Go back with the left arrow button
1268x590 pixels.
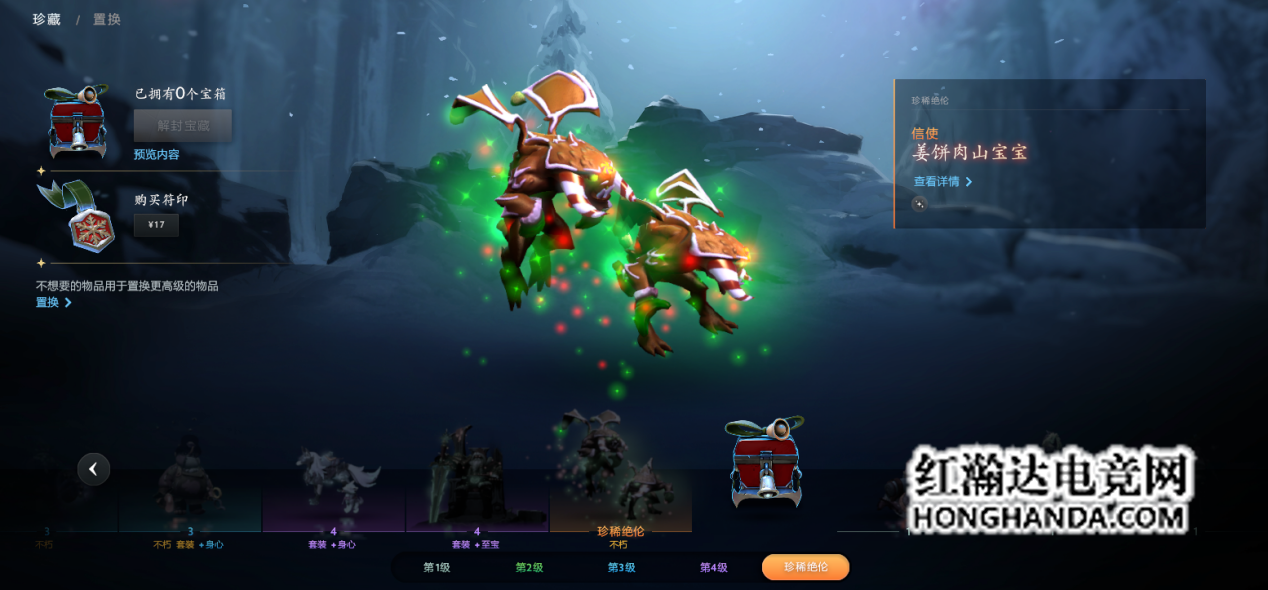pyautogui.click(x=94, y=468)
